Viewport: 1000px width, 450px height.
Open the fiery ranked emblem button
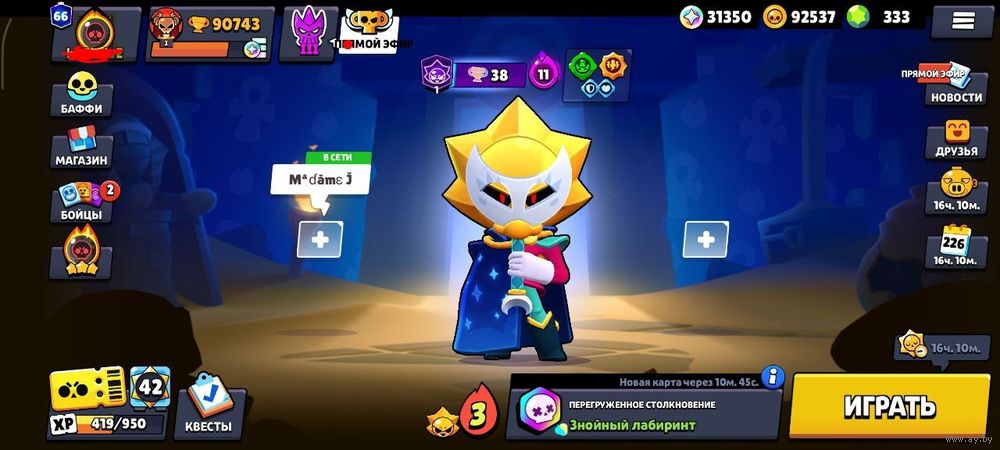(x=81, y=254)
